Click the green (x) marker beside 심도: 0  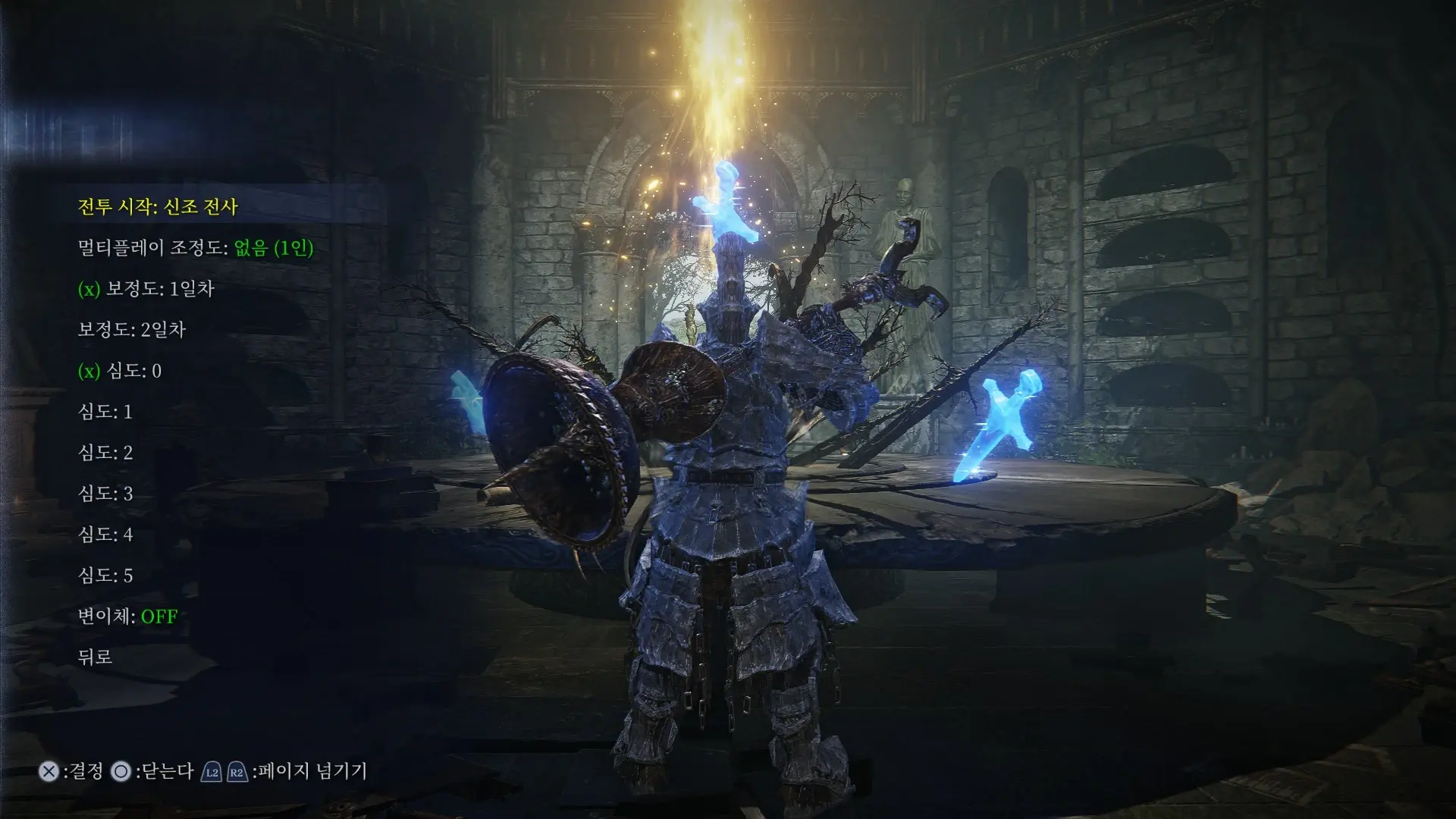pyautogui.click(x=90, y=371)
